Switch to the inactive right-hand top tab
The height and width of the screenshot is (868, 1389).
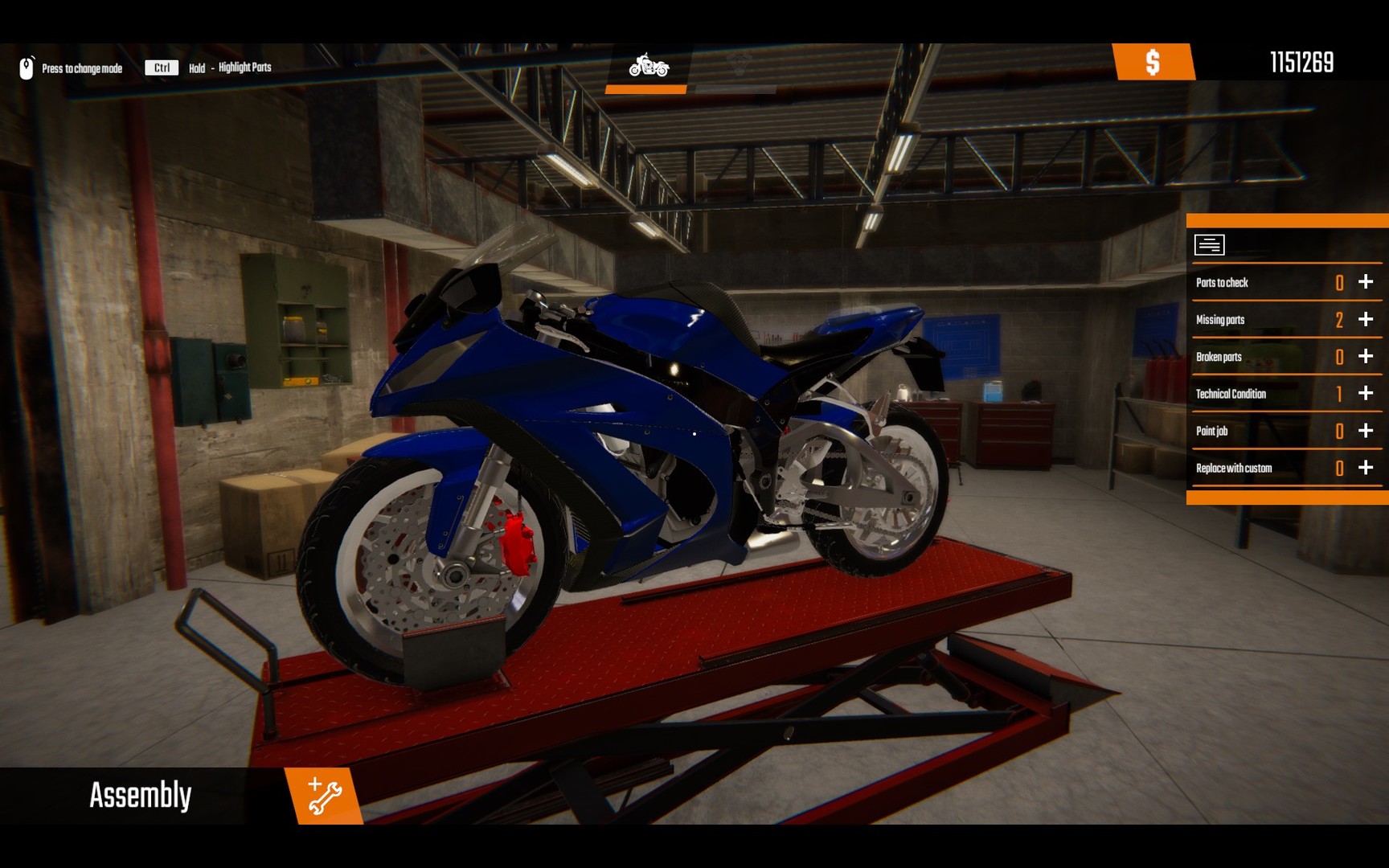[740, 66]
